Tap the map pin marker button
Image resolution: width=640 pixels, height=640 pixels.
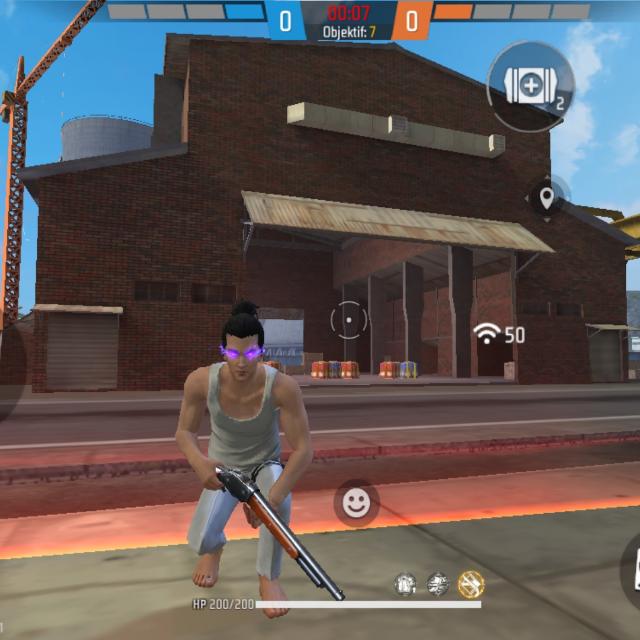547,198
